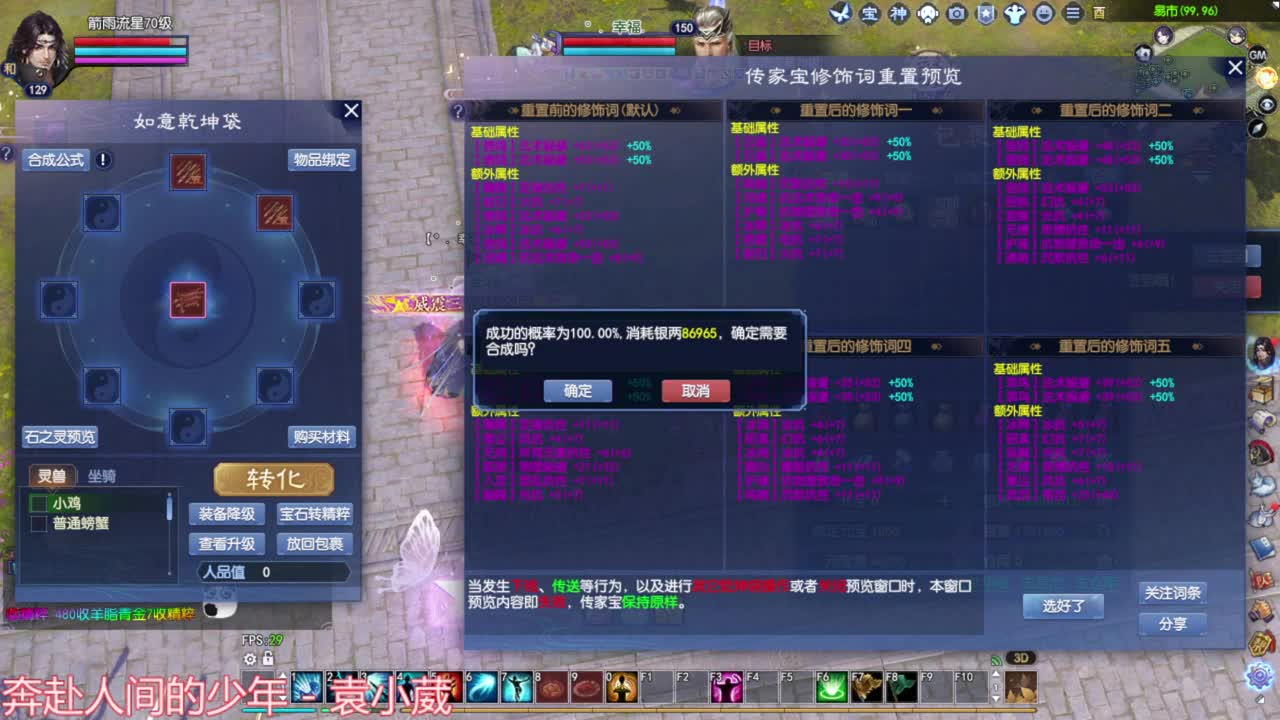Open the emoji face icon in the top toolbar
The width and height of the screenshot is (1280, 720).
1045,13
